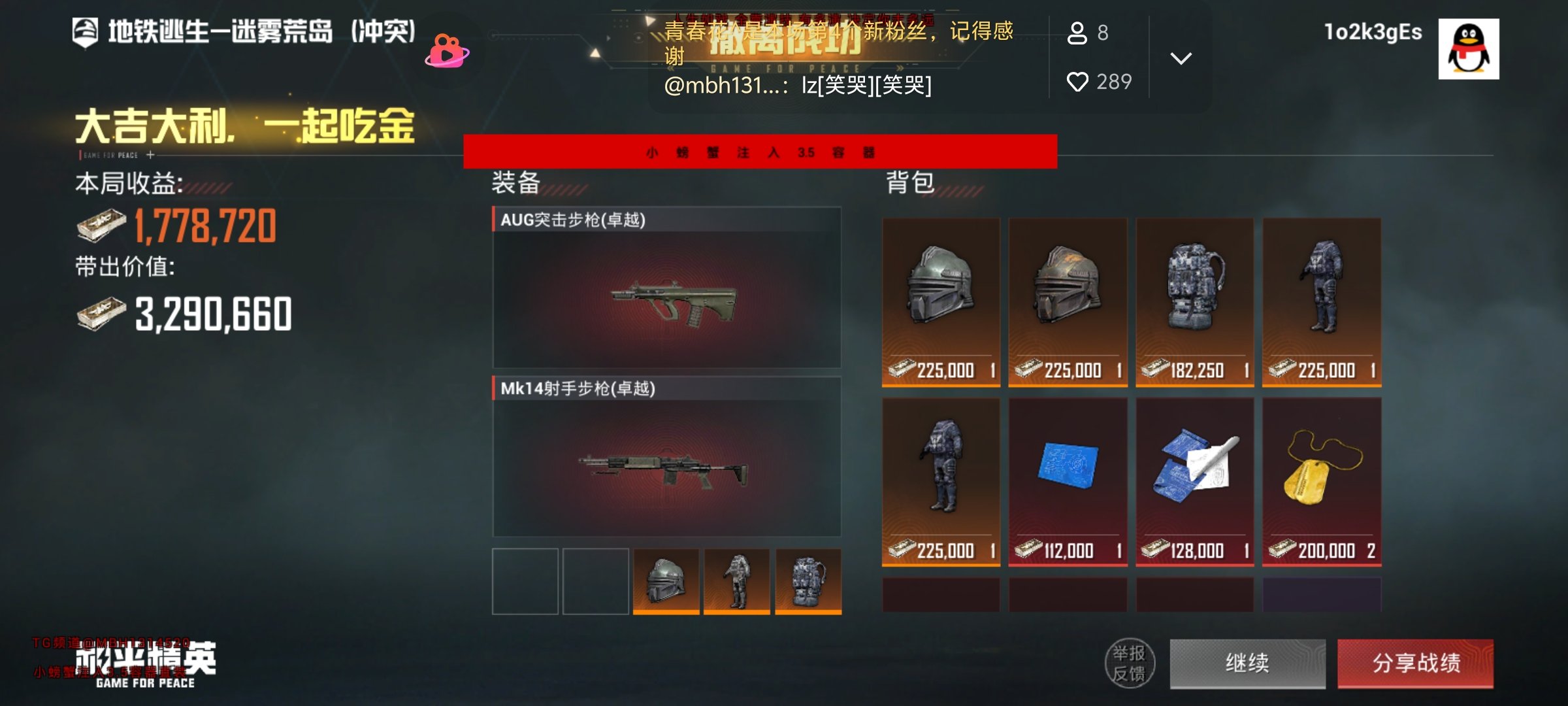Screen dimensions: 1568x706
Task: Click the pink planet streaming icon
Action: pos(447,51)
